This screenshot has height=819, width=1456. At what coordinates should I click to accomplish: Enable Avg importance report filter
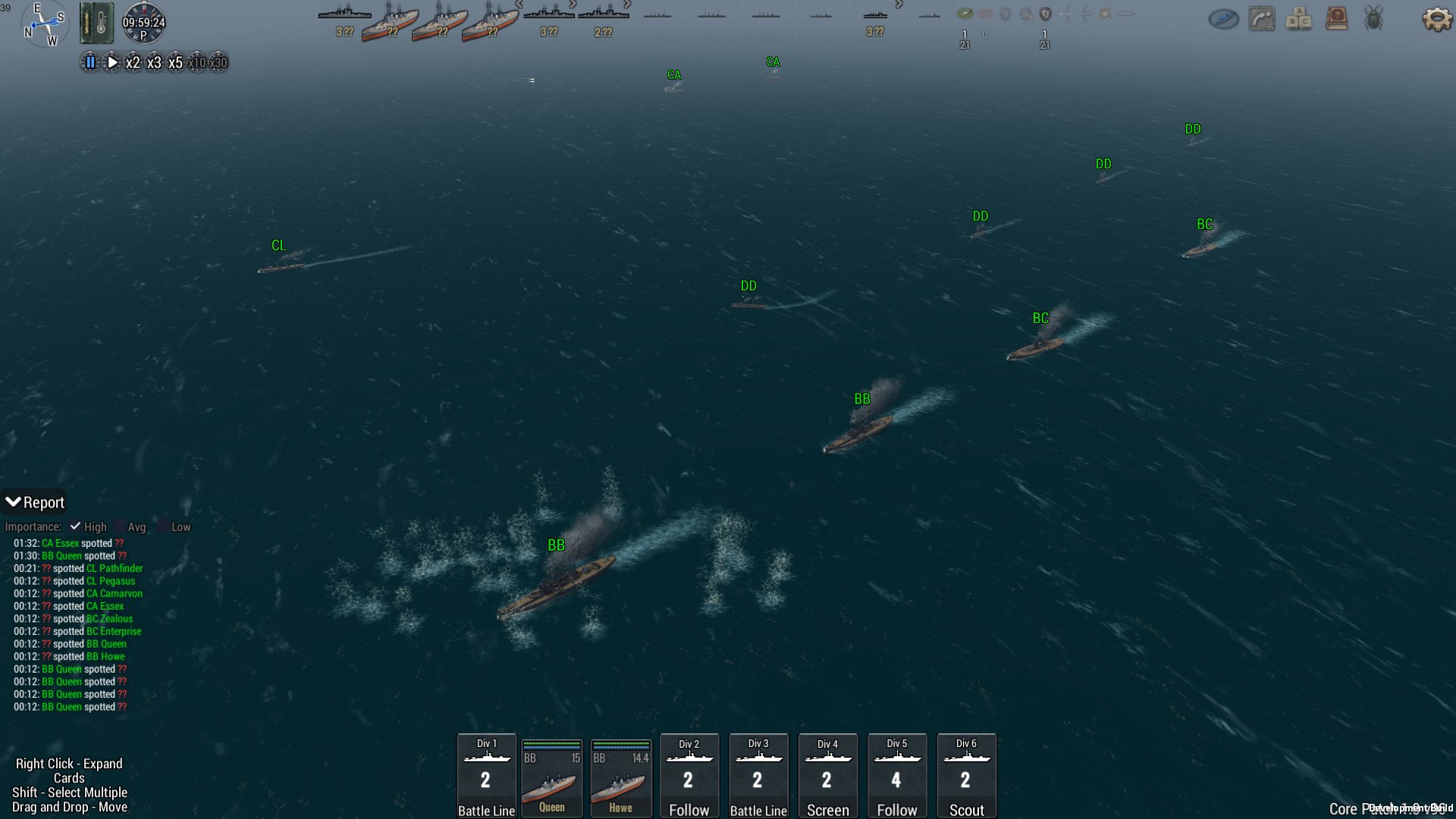coord(120,526)
